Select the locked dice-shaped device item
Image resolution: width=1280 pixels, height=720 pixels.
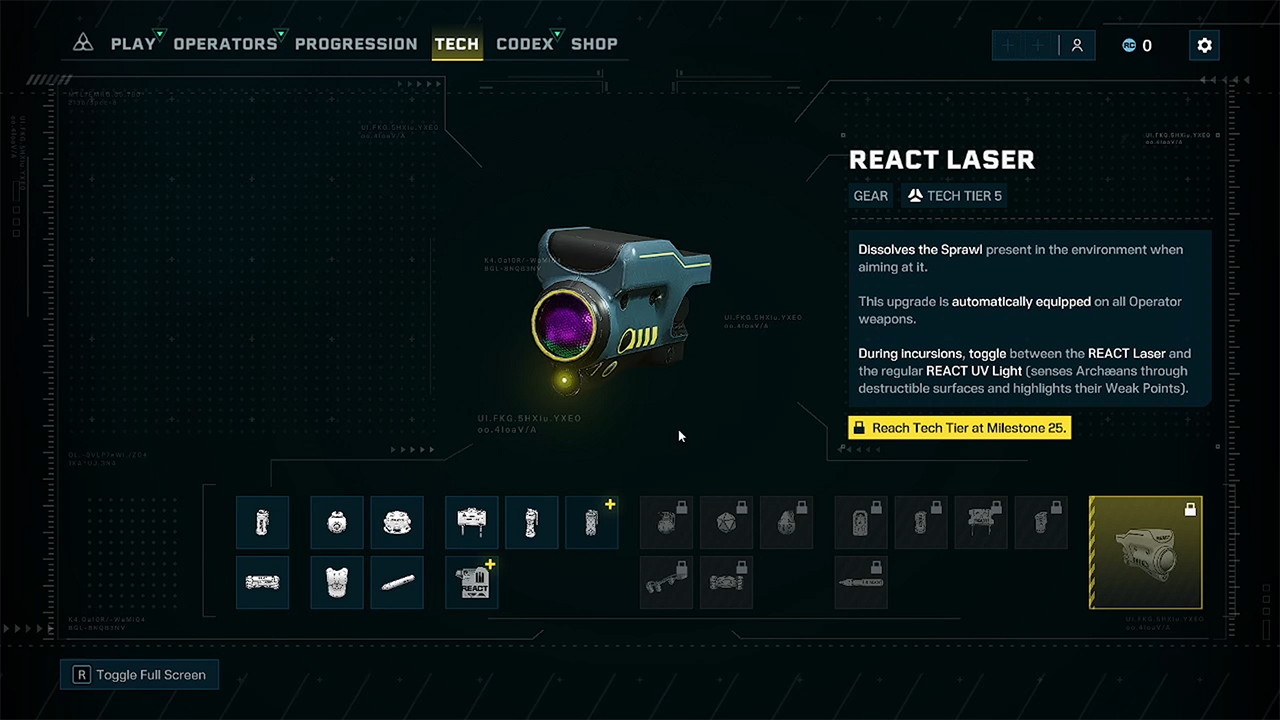click(726, 522)
